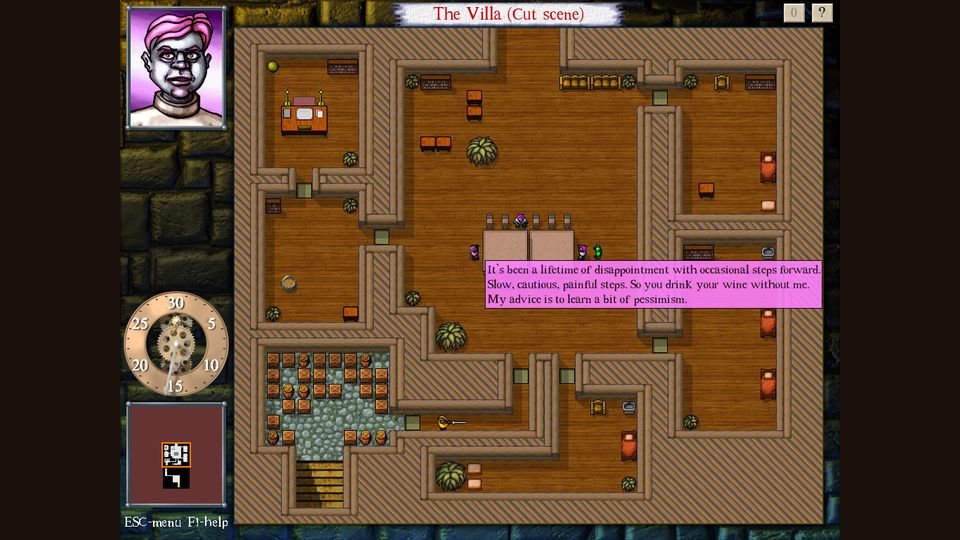The image size is (960, 540).
Task: Click the villa minimap panel
Action: click(176, 454)
